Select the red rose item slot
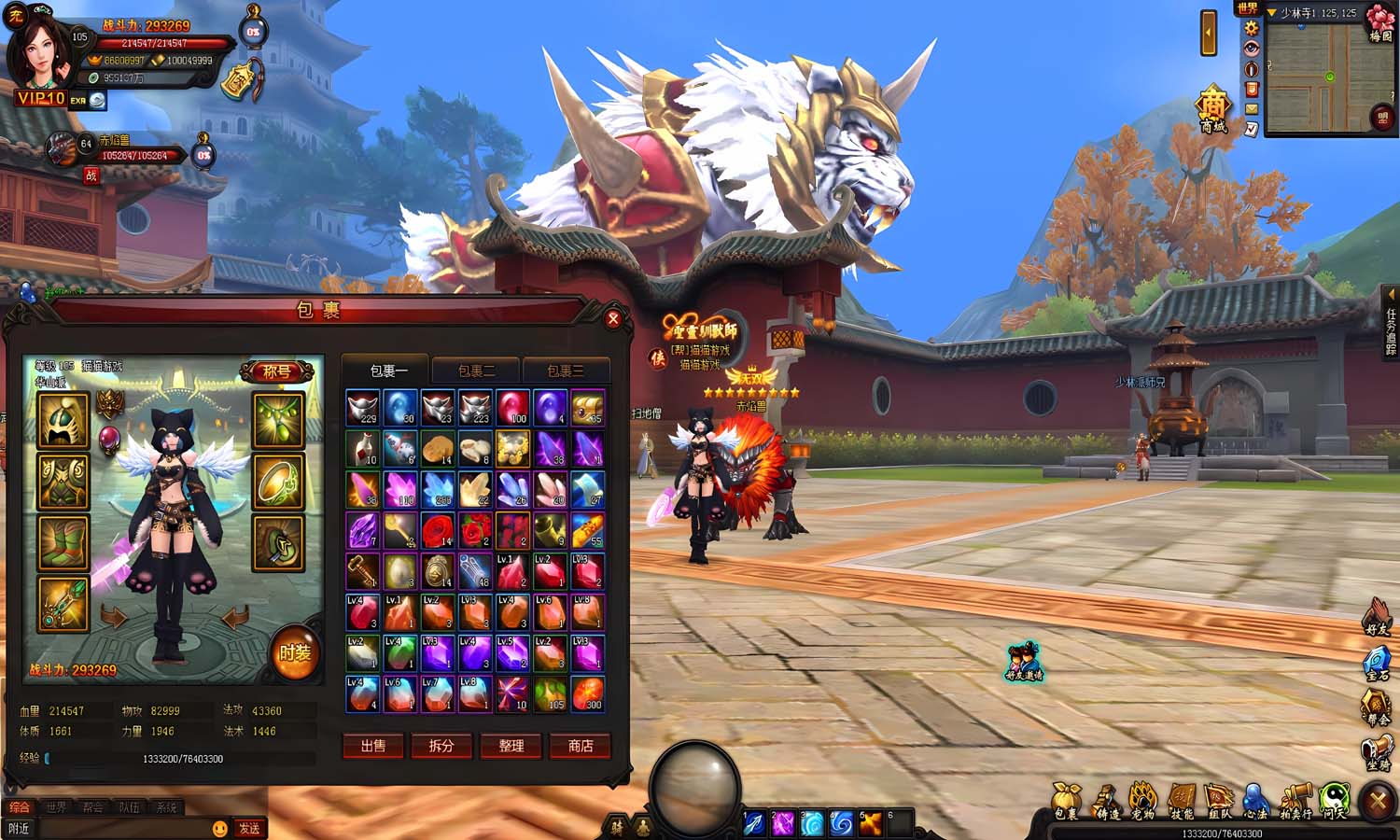The width and height of the screenshot is (1400, 840). tap(438, 531)
